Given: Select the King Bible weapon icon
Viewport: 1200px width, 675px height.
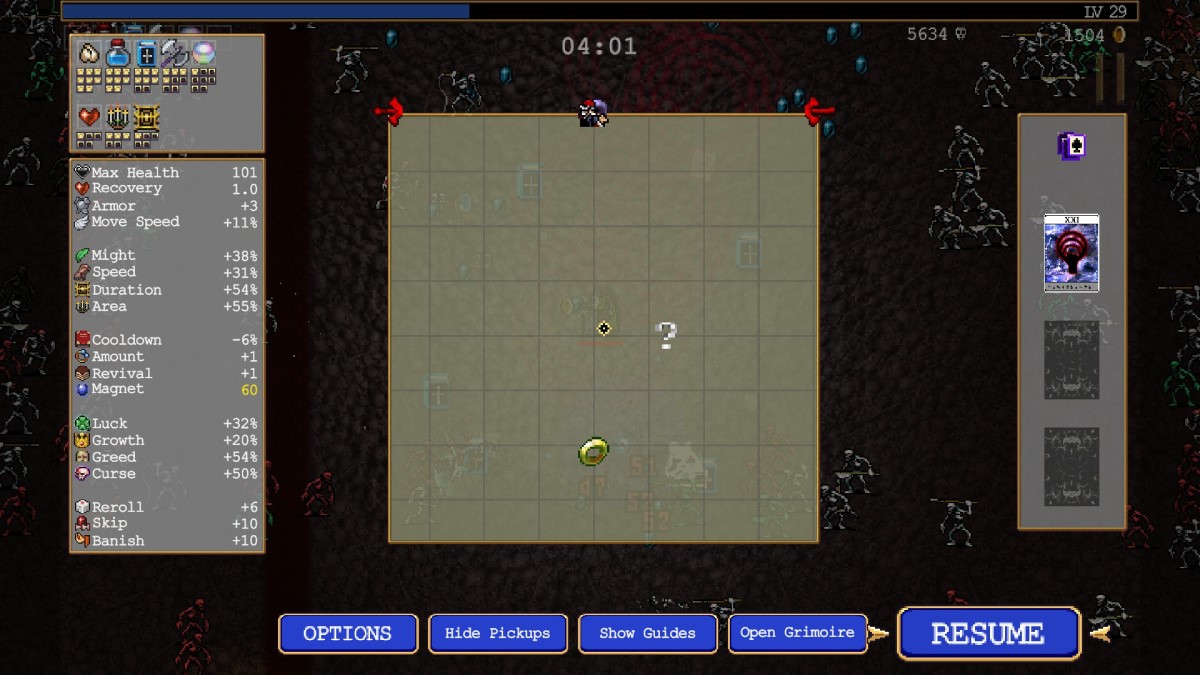Looking at the screenshot, I should click(147, 54).
